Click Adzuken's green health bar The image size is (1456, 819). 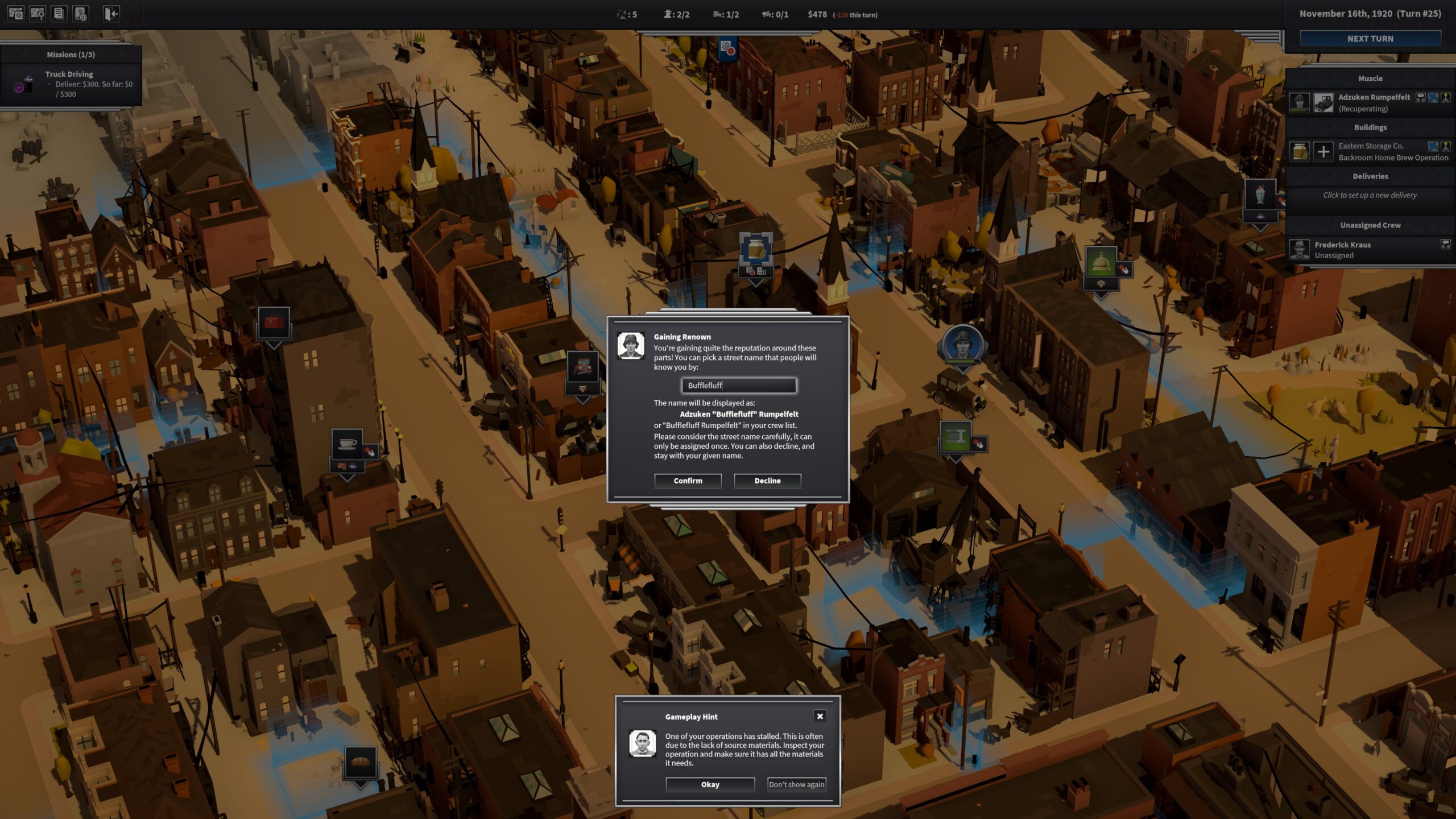(x=1300, y=111)
